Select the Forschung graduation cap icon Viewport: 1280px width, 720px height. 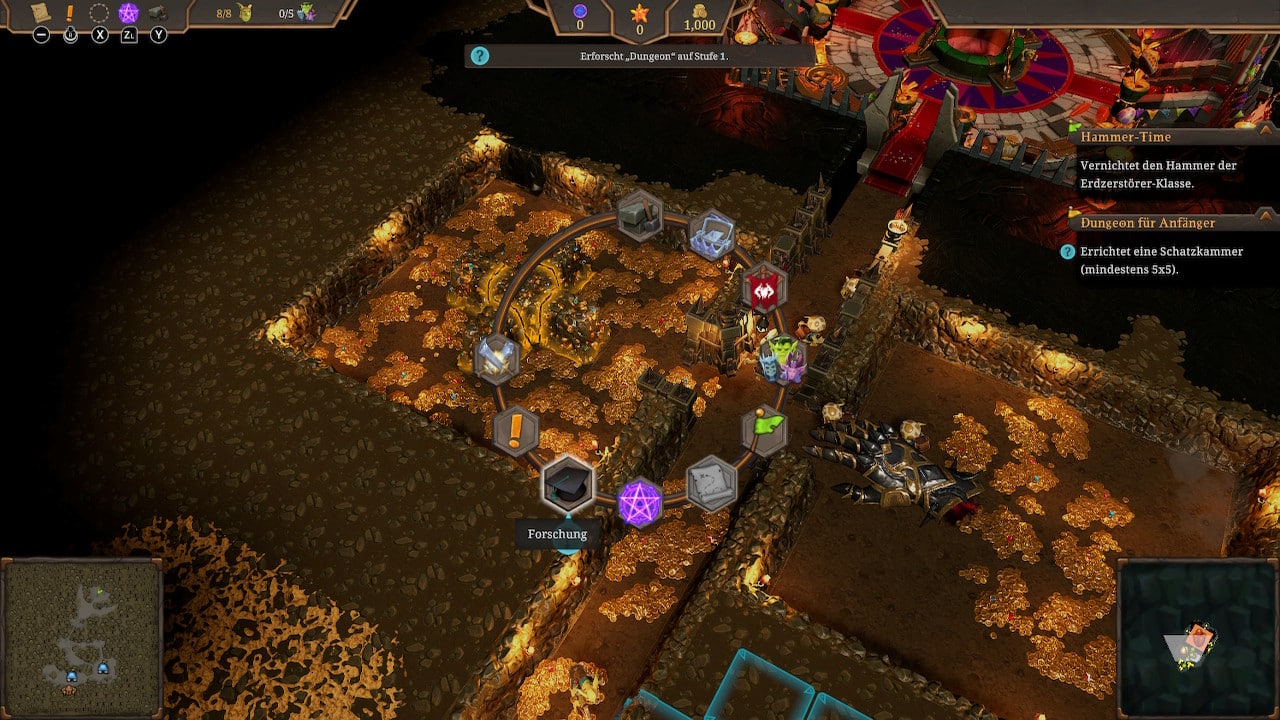pos(568,484)
